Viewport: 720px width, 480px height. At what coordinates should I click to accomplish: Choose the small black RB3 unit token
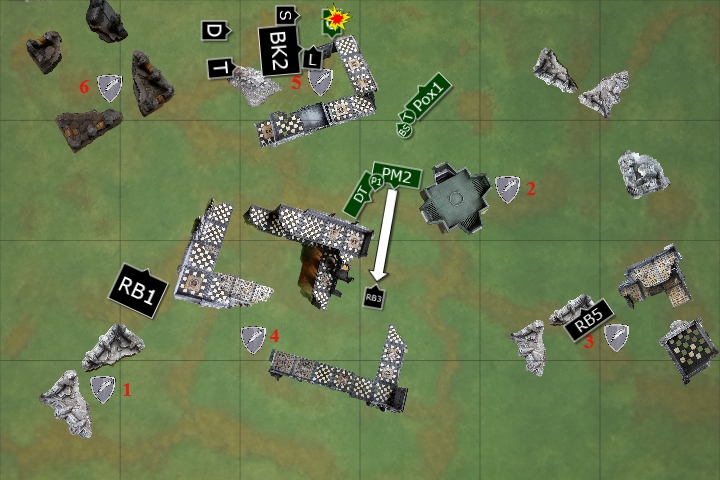pyautogui.click(x=374, y=297)
